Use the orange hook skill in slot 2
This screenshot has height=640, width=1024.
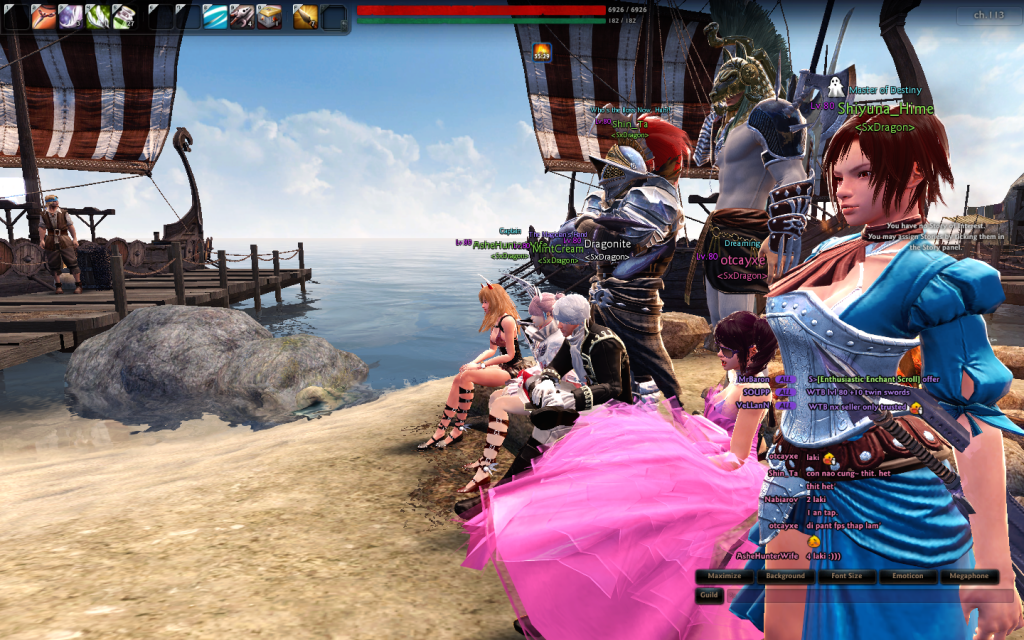pos(43,15)
